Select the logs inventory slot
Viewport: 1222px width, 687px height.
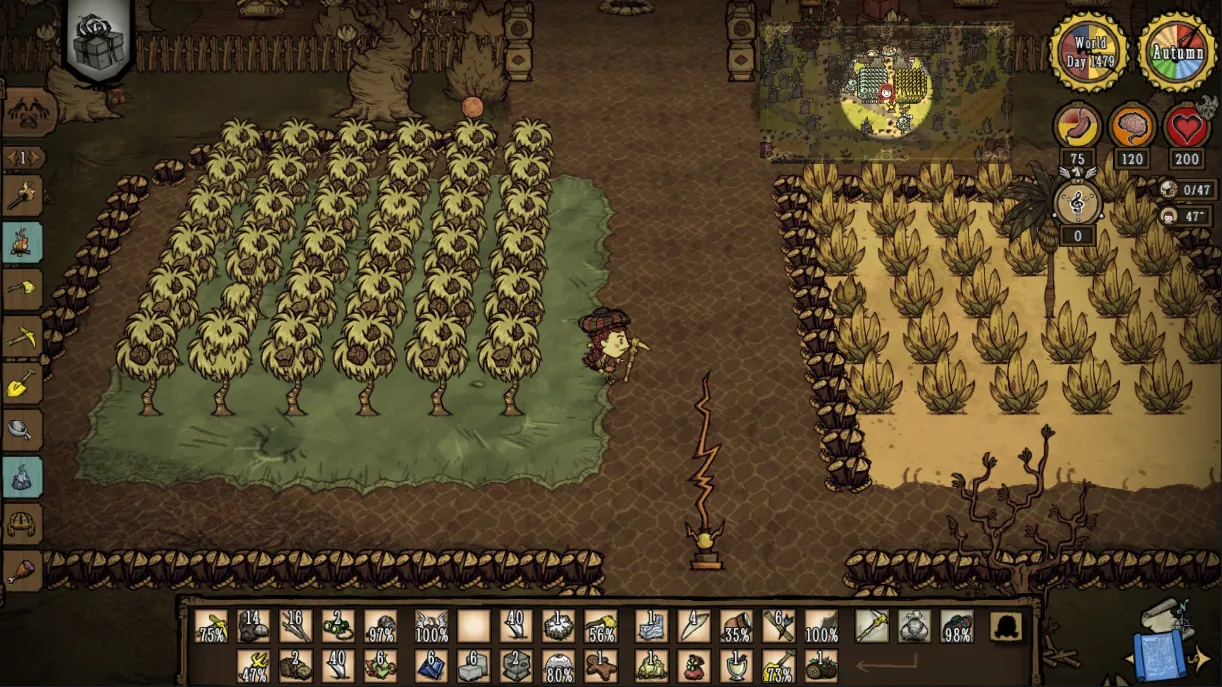tap(821, 664)
